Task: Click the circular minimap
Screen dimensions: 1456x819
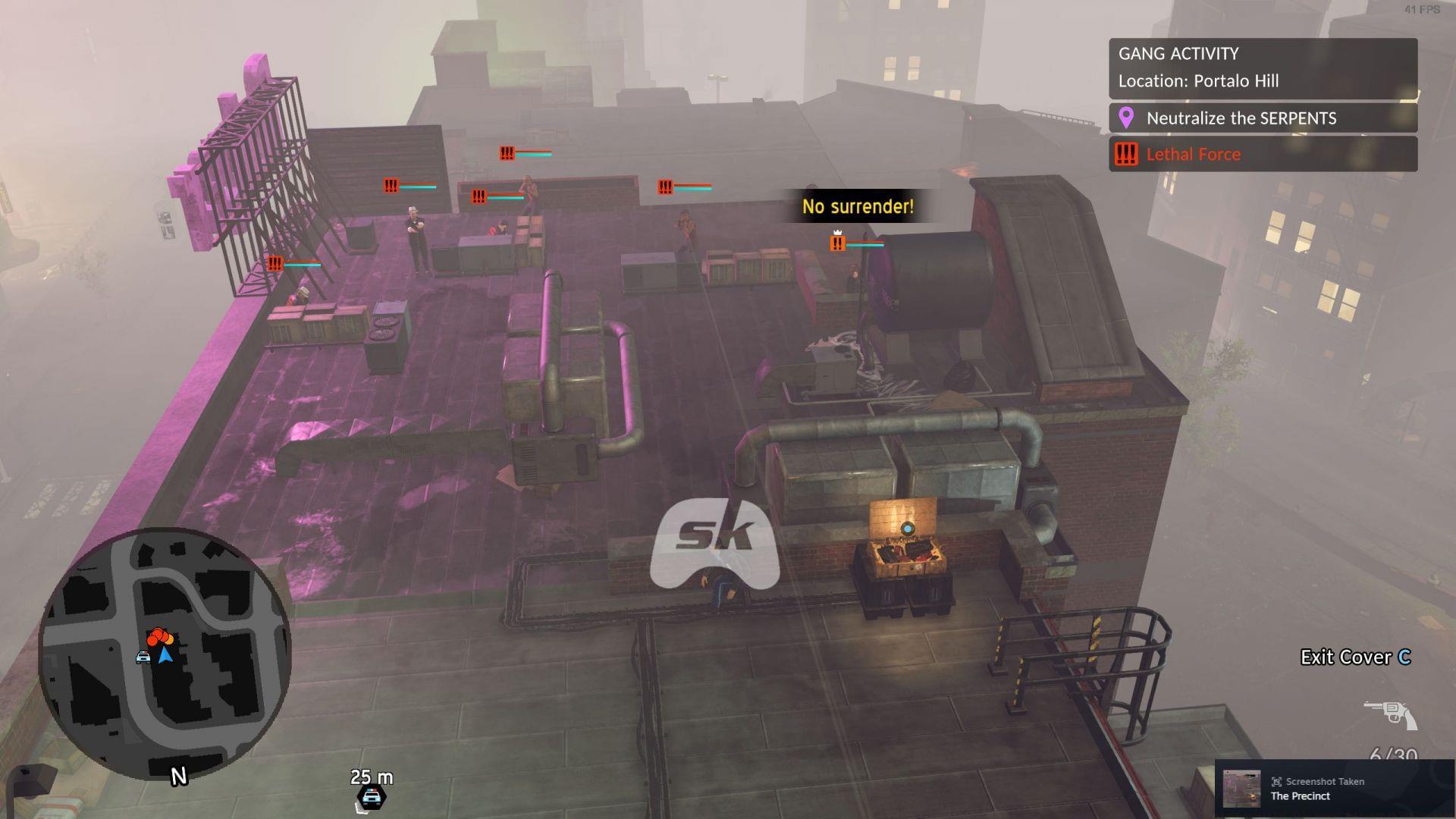Action: [165, 654]
